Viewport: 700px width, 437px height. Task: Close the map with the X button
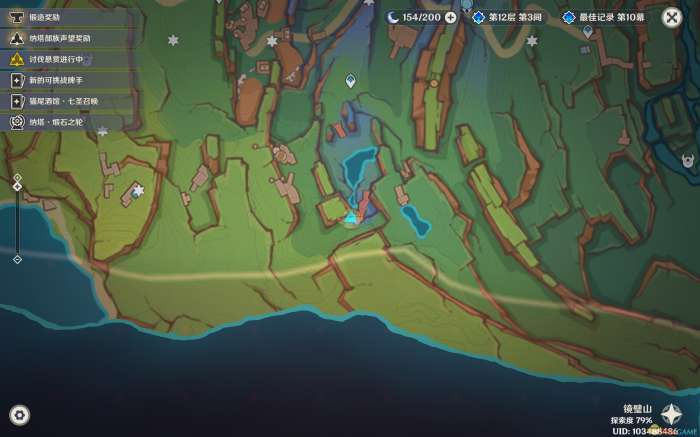coord(672,18)
